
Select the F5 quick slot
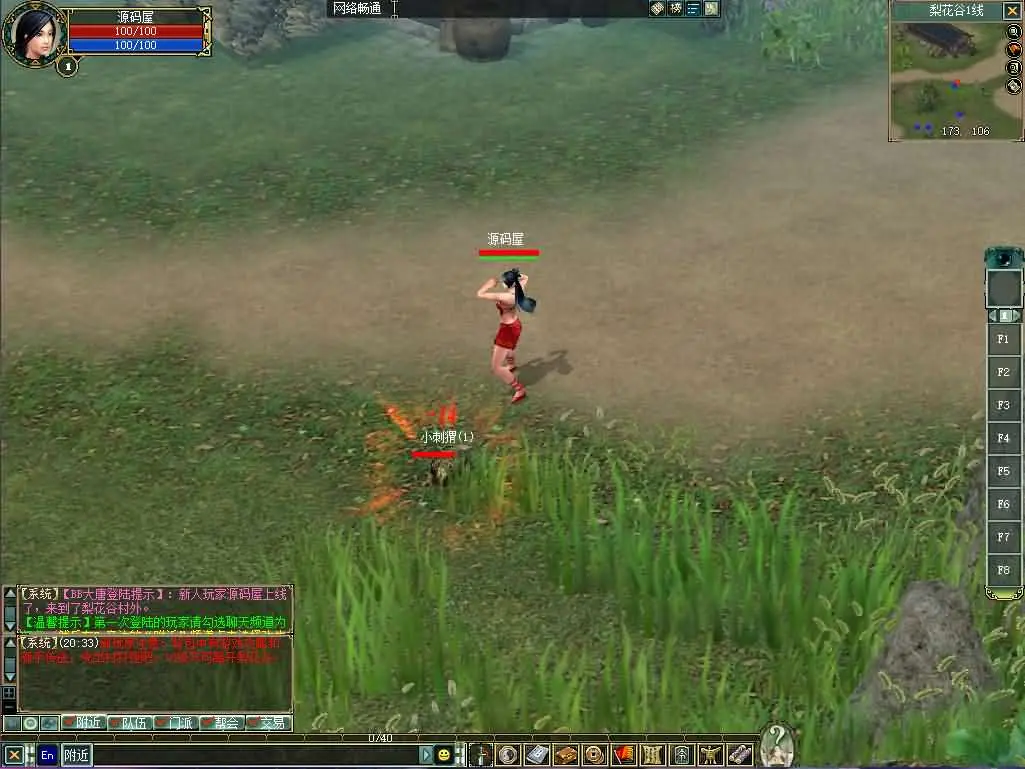(x=1003, y=471)
